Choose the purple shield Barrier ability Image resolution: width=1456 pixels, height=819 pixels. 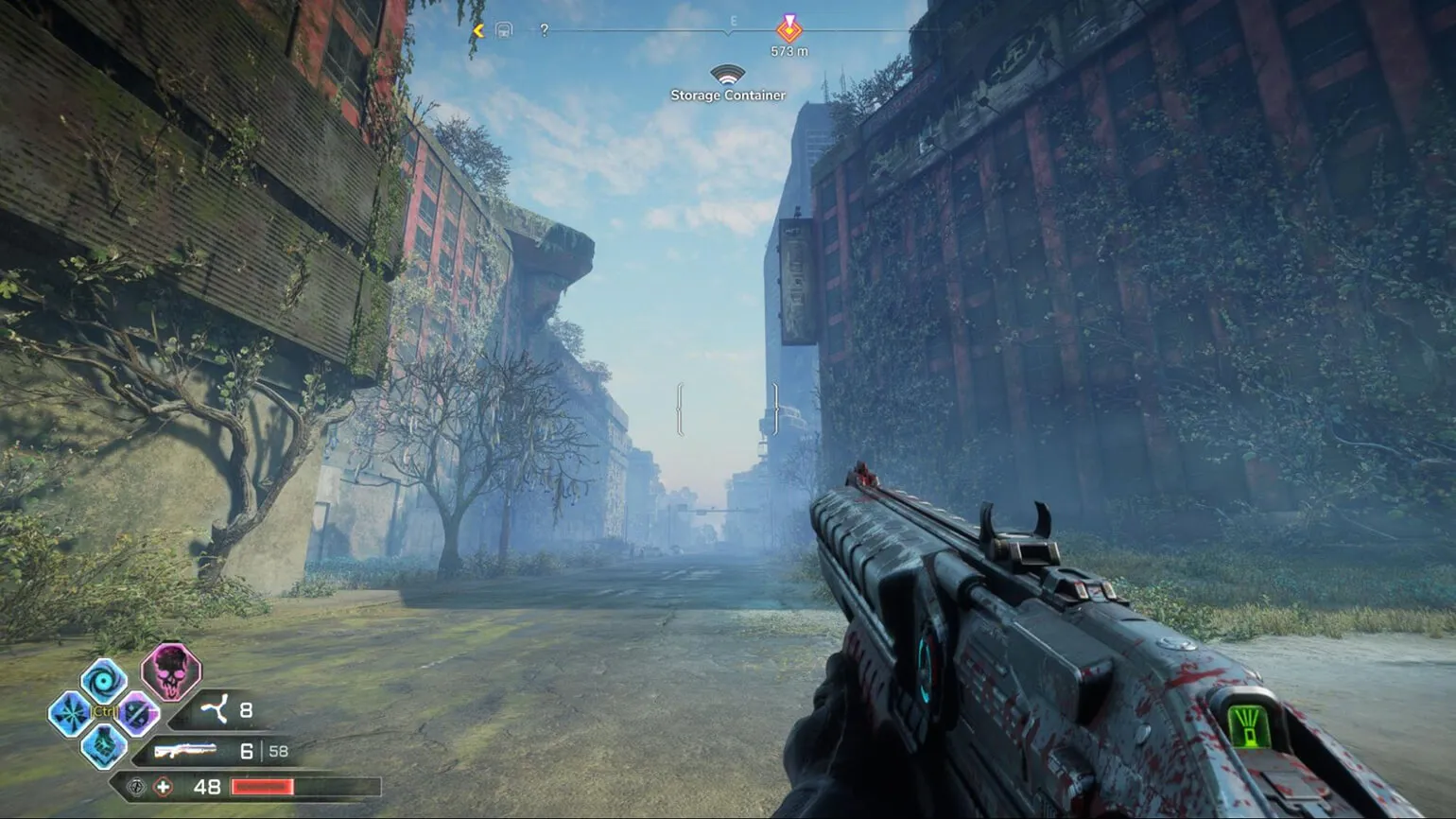pyautogui.click(x=137, y=713)
